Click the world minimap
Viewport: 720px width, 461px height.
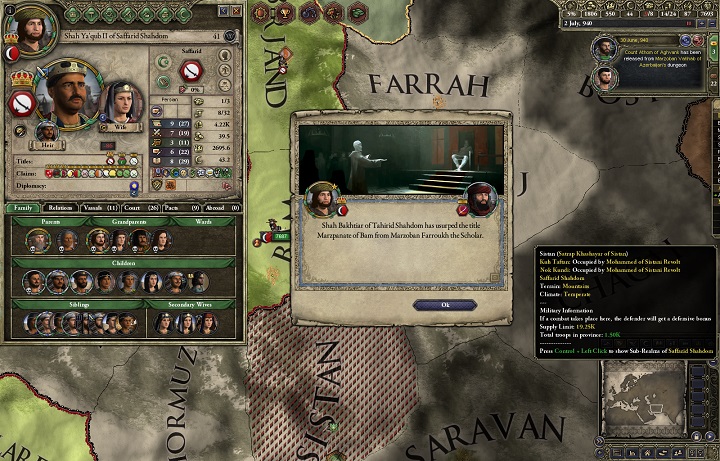tap(657, 399)
